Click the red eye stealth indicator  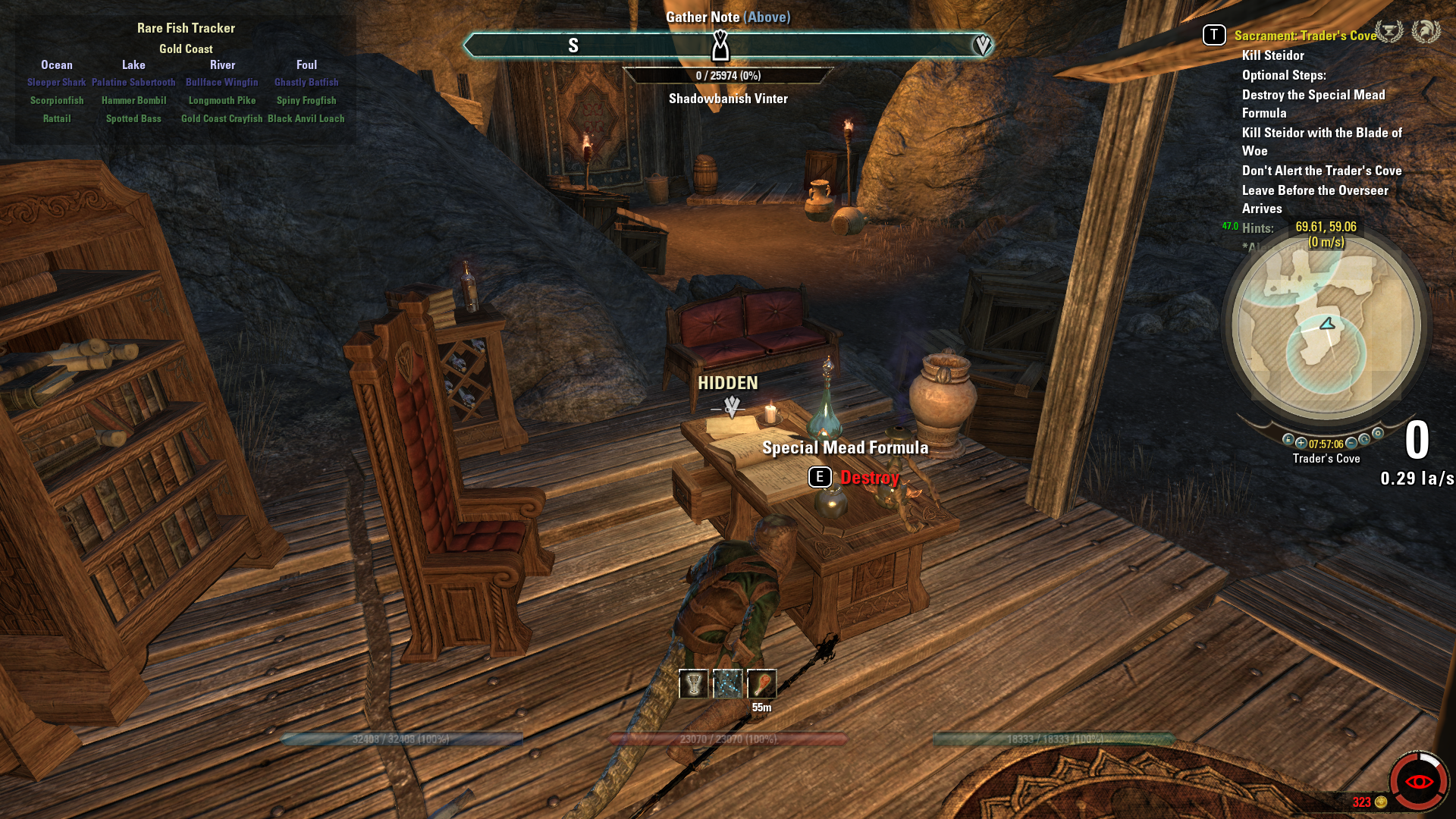click(1418, 782)
